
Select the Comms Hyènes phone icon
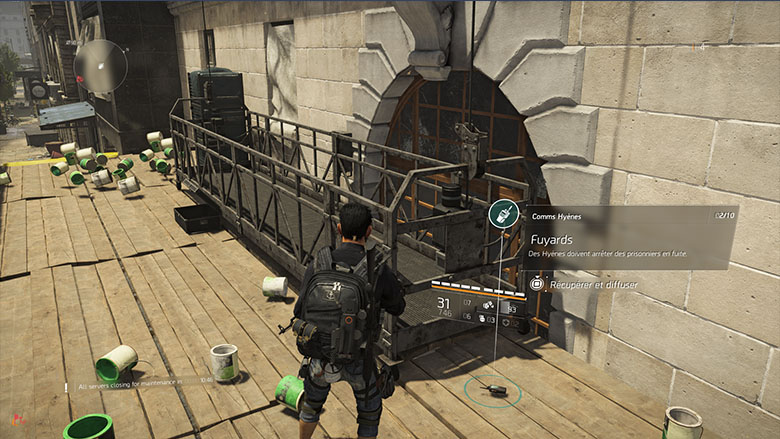pyautogui.click(x=503, y=215)
